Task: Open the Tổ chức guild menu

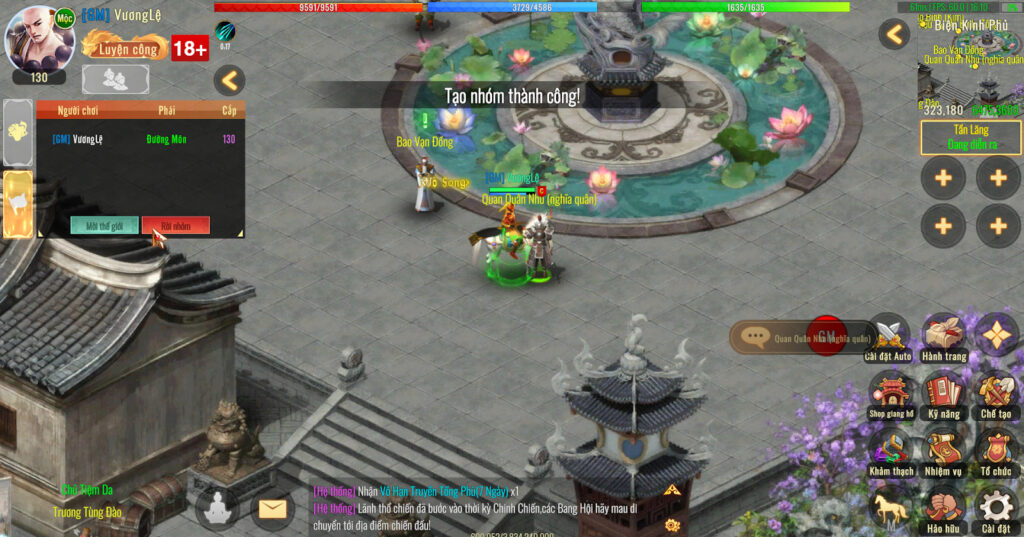Action: [x=996, y=449]
